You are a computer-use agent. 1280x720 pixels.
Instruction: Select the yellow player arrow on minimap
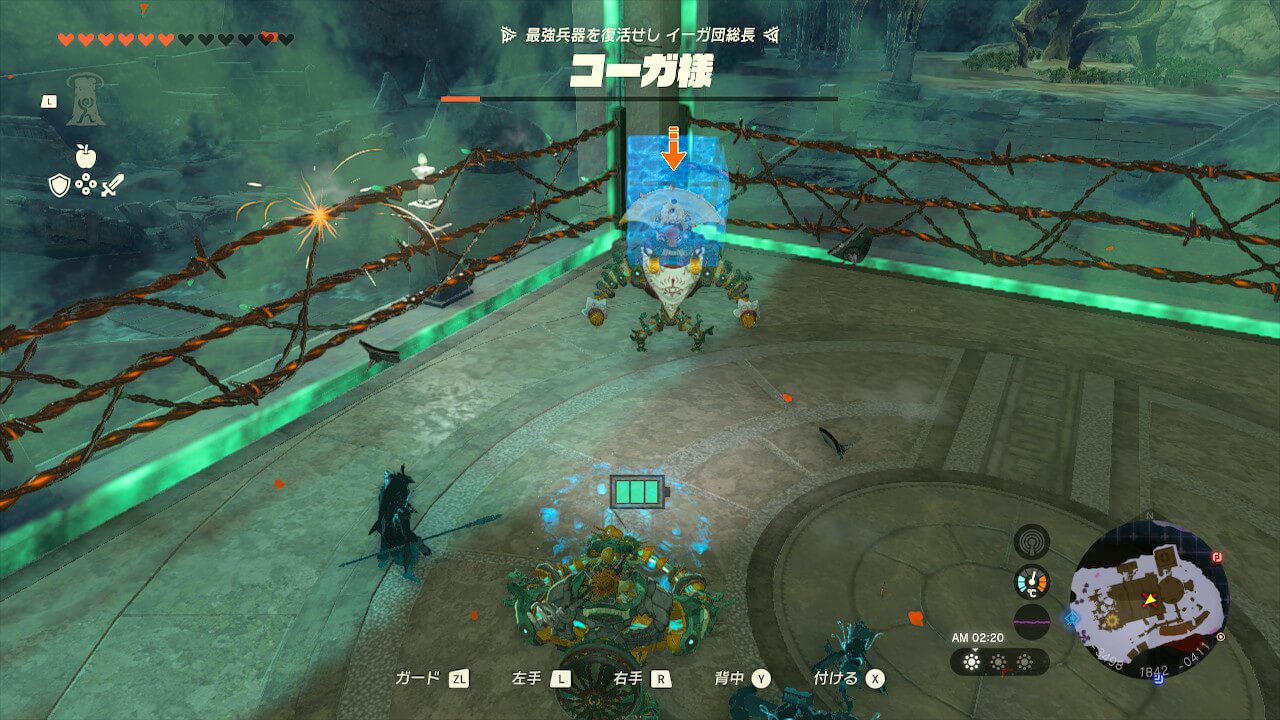[1150, 599]
